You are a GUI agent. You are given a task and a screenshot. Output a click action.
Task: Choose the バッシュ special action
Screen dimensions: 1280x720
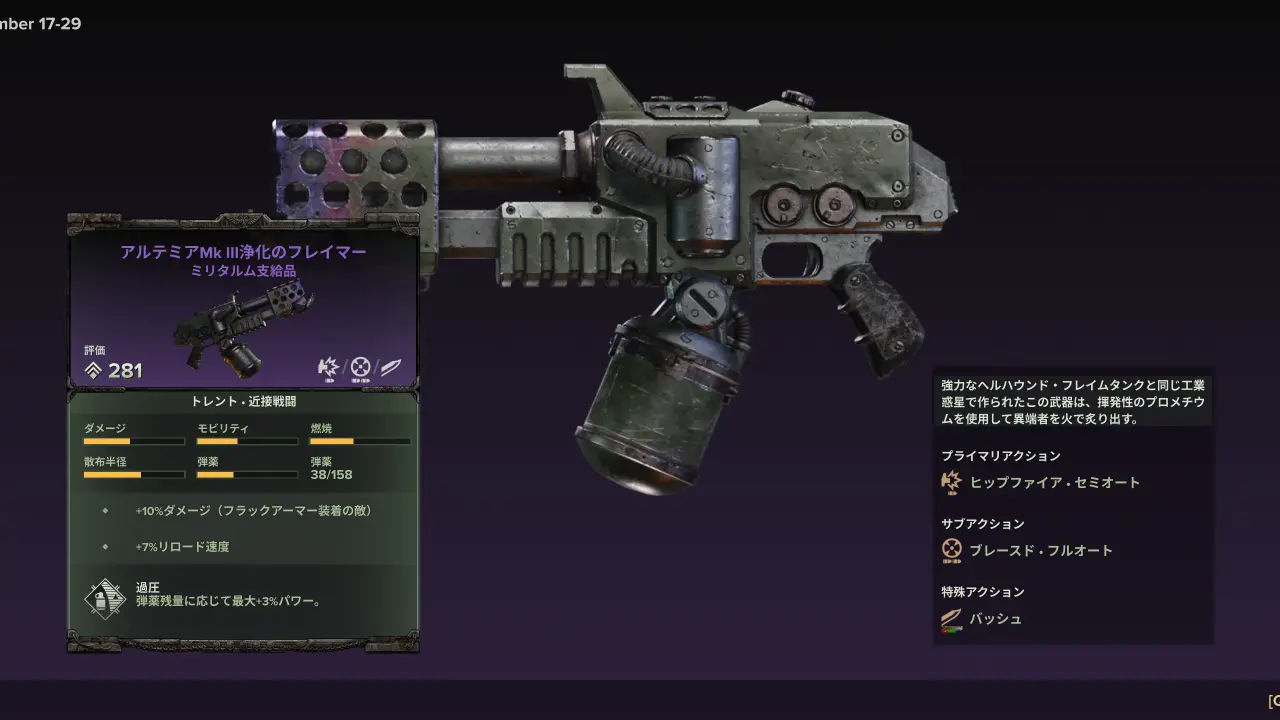(995, 619)
